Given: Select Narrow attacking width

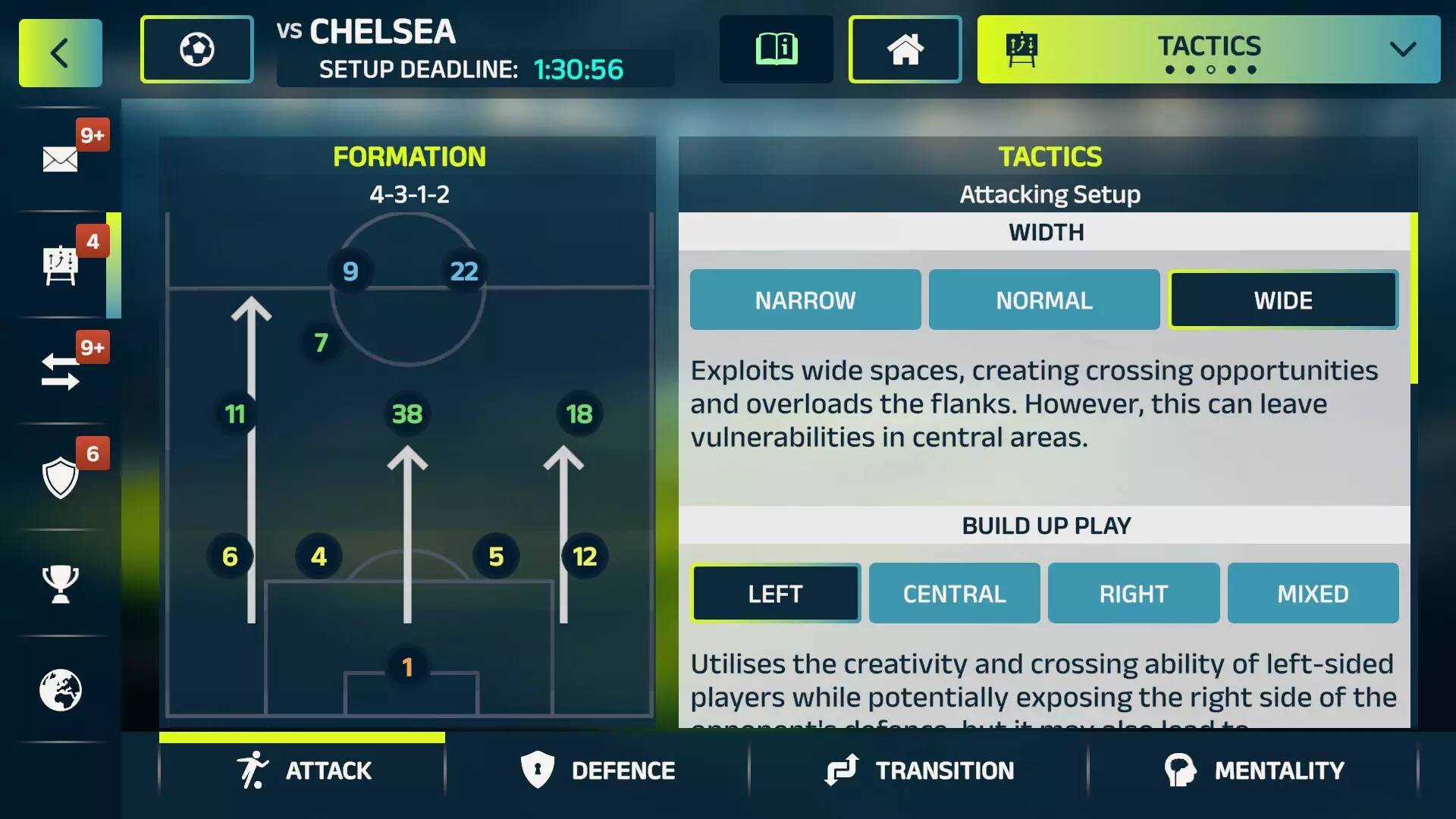Looking at the screenshot, I should tap(805, 300).
